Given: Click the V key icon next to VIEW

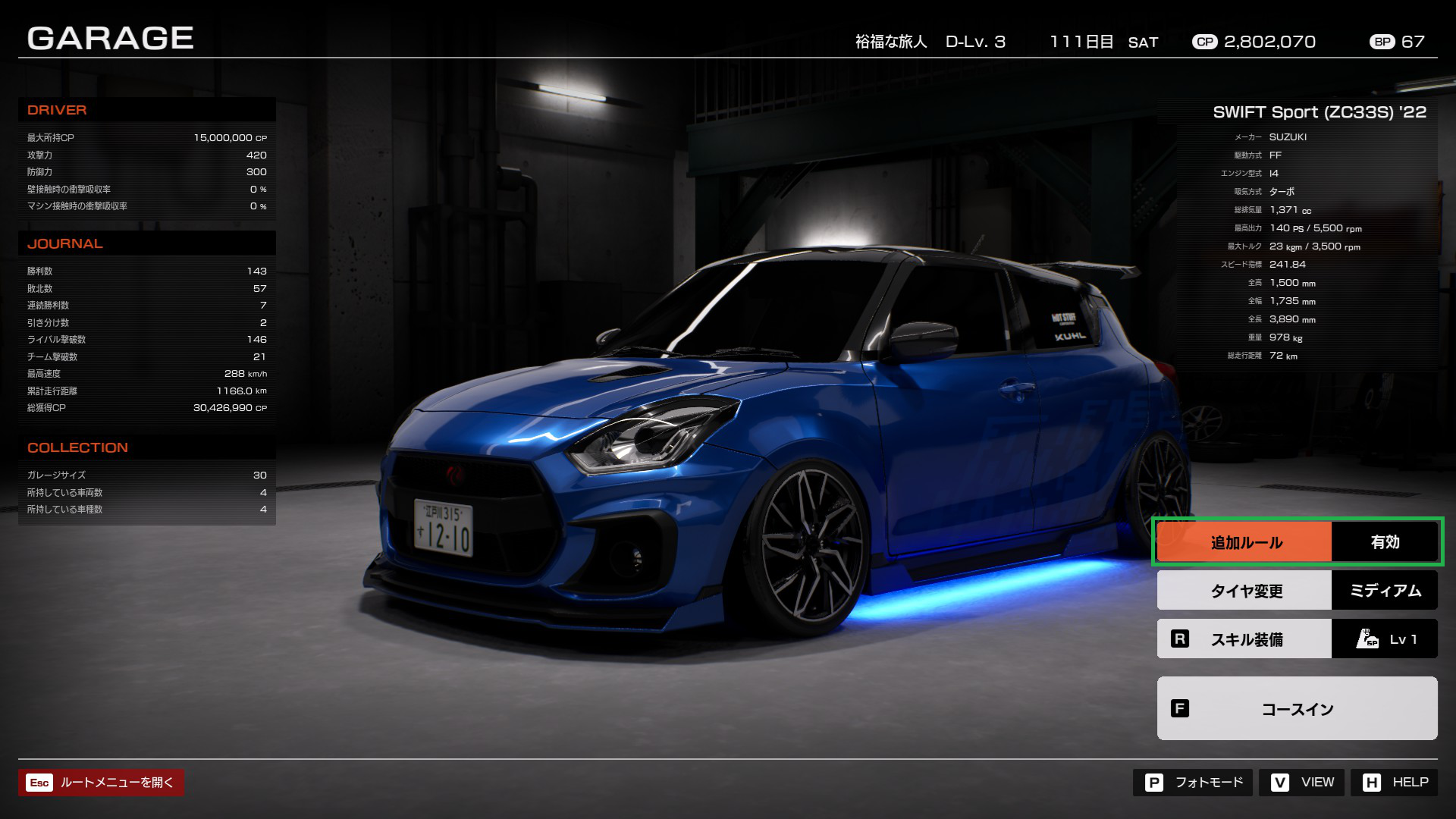Looking at the screenshot, I should (x=1282, y=782).
